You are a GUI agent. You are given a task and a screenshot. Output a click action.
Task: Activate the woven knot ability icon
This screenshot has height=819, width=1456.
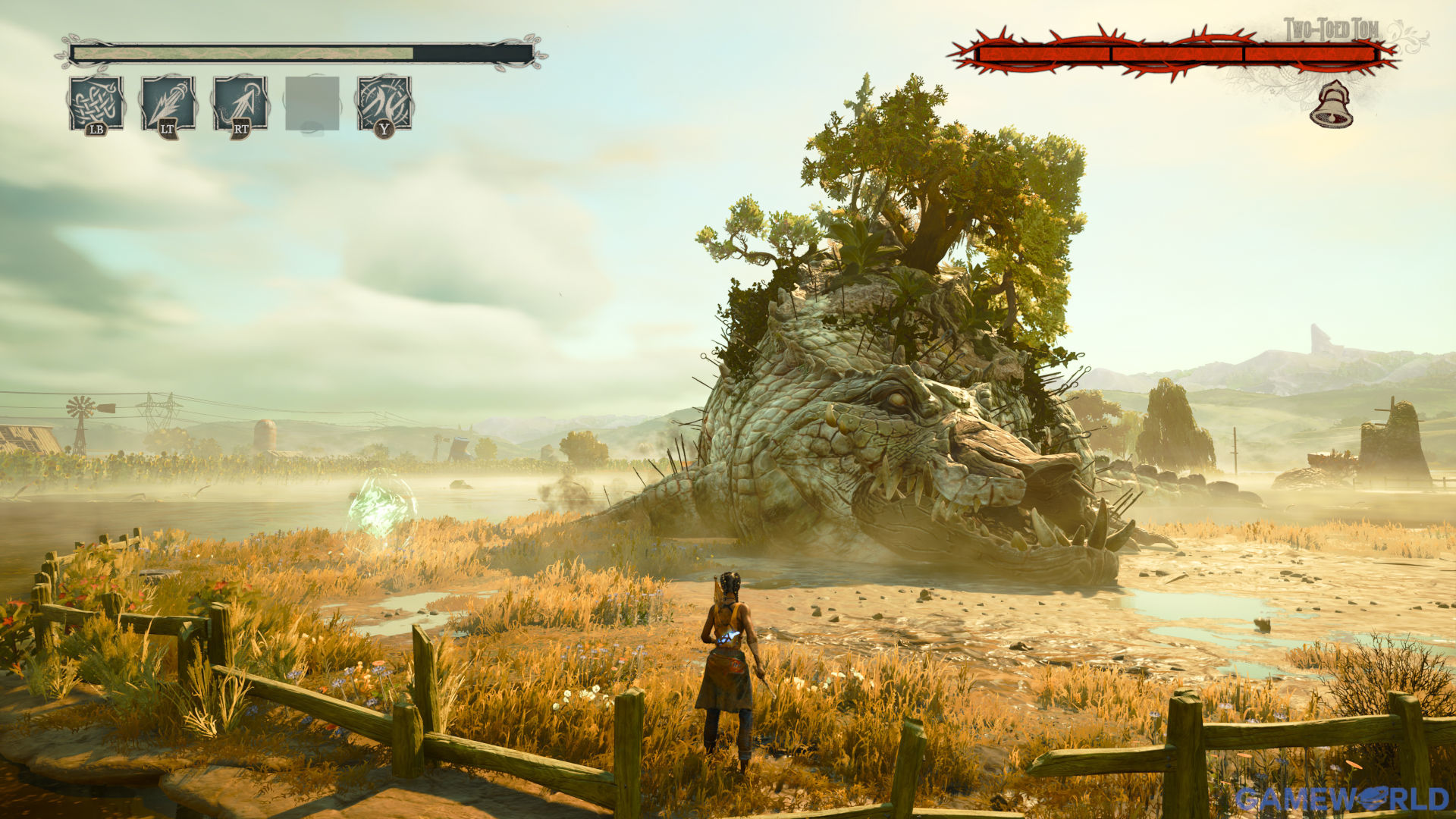coord(96,102)
